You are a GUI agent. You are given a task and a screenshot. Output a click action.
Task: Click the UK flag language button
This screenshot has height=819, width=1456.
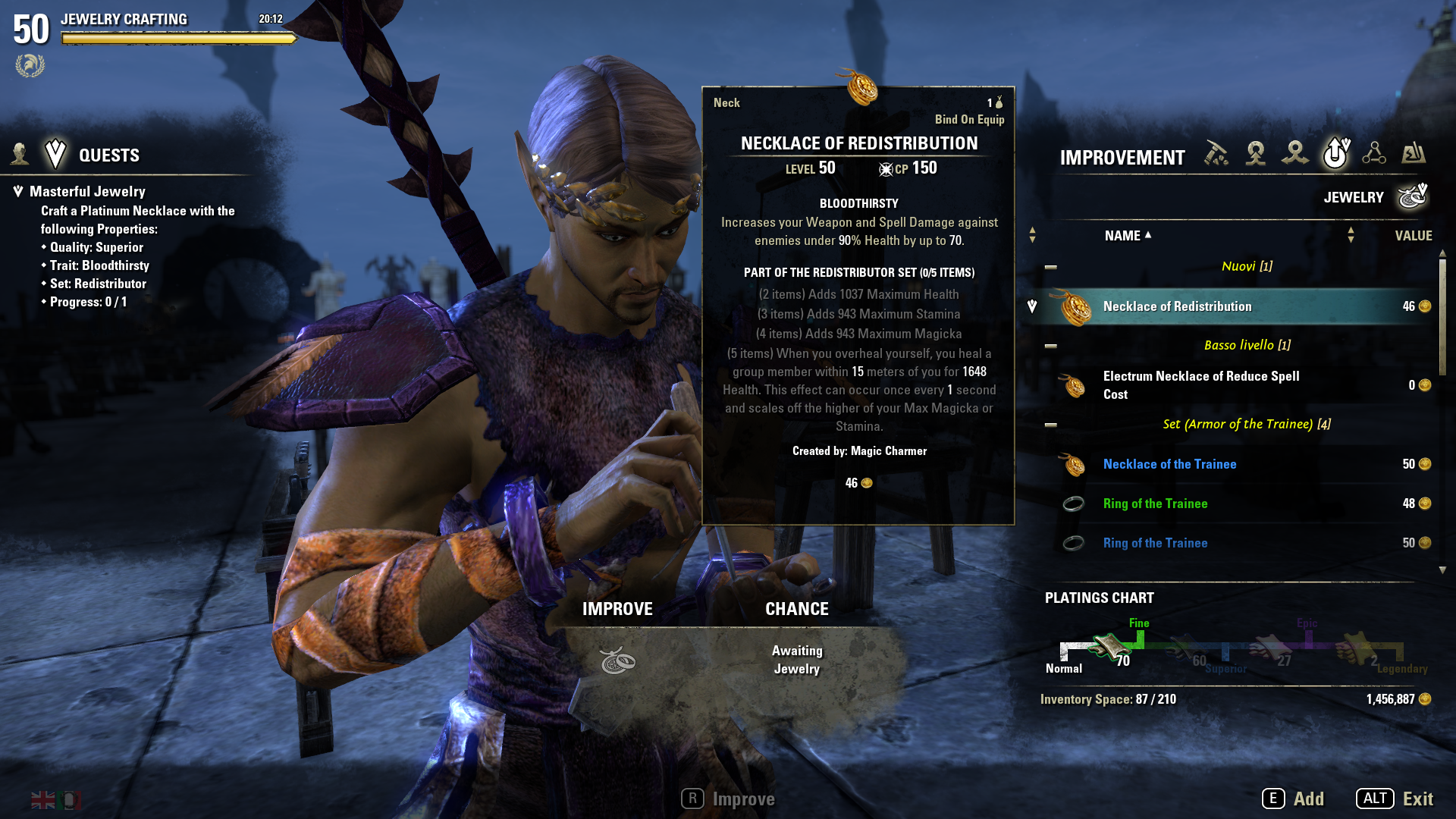coord(43,800)
